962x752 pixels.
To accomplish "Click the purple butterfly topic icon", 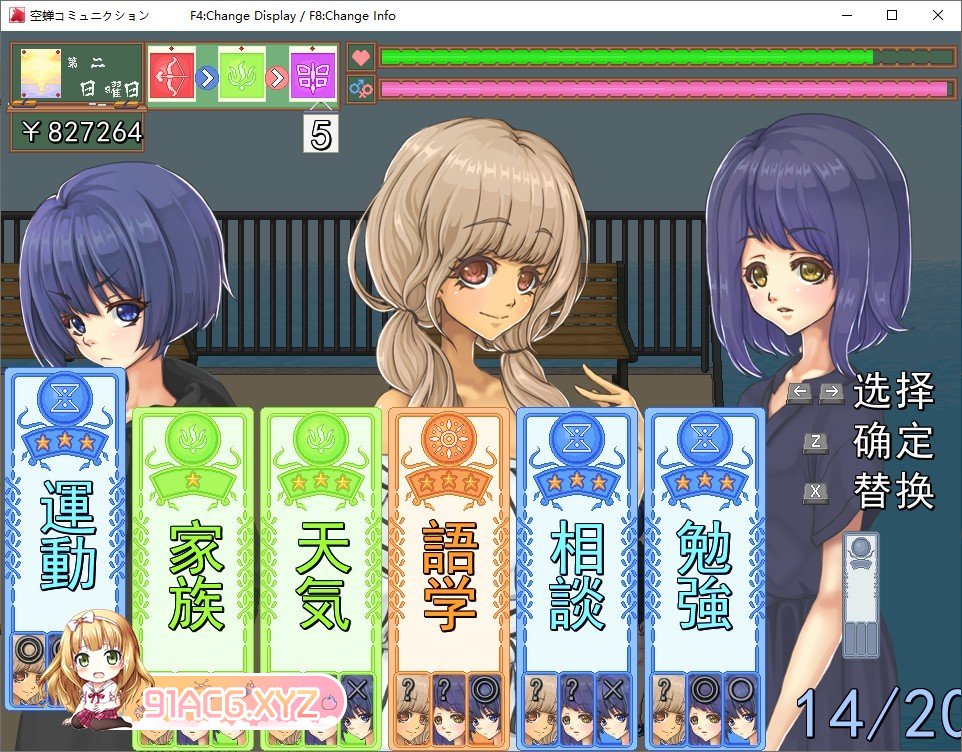I will [x=312, y=75].
